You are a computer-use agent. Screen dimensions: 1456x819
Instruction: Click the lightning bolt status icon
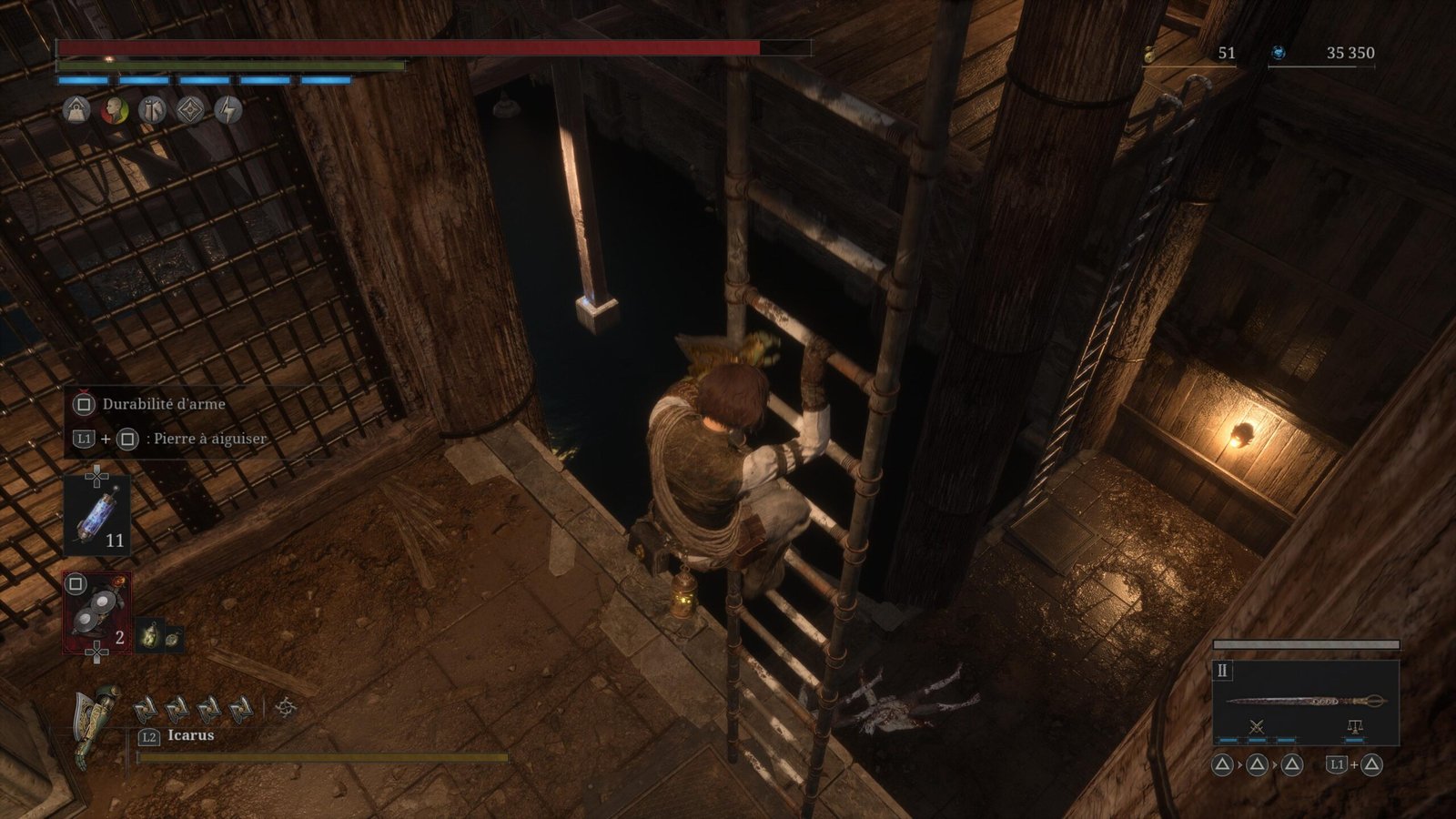228,111
